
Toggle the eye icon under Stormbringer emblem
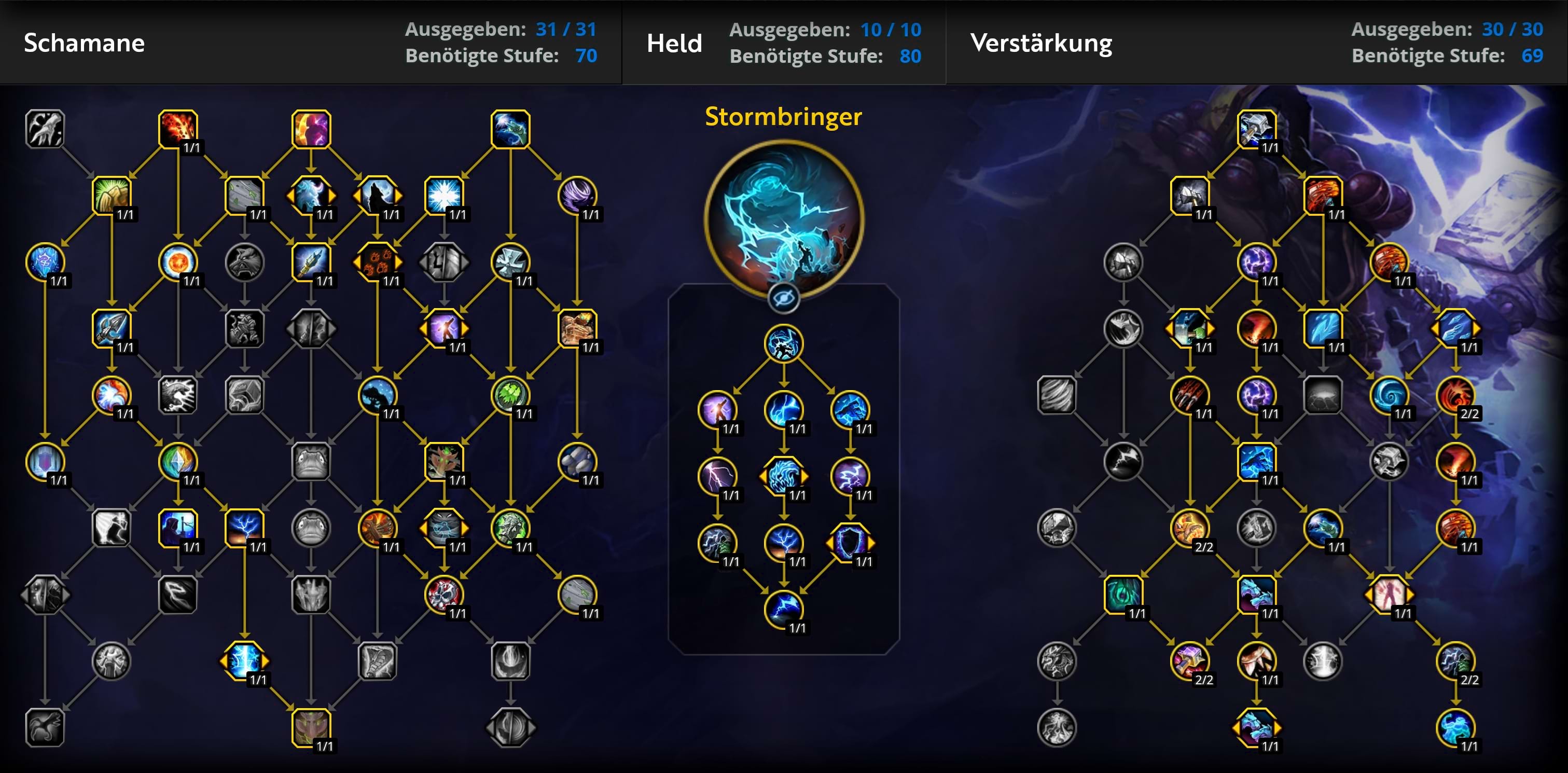[783, 298]
